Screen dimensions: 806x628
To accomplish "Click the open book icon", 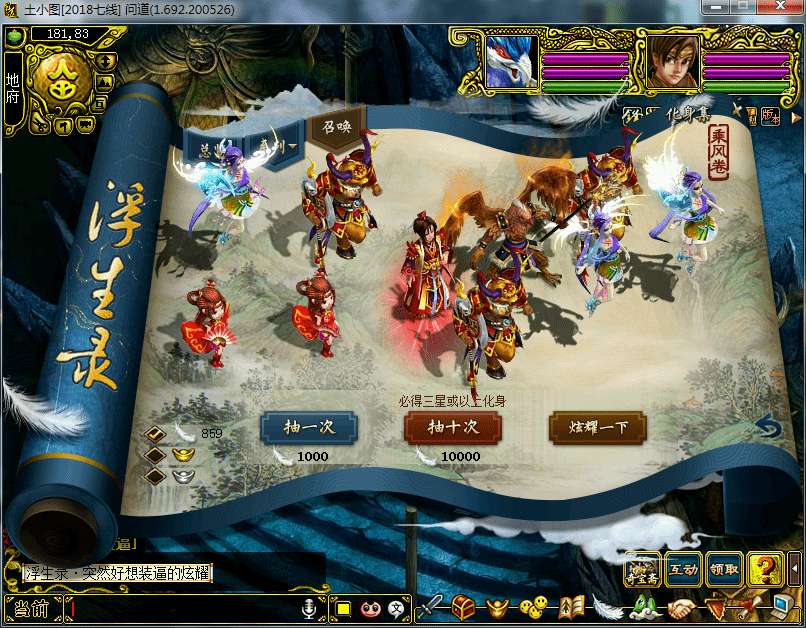I will point(572,607).
